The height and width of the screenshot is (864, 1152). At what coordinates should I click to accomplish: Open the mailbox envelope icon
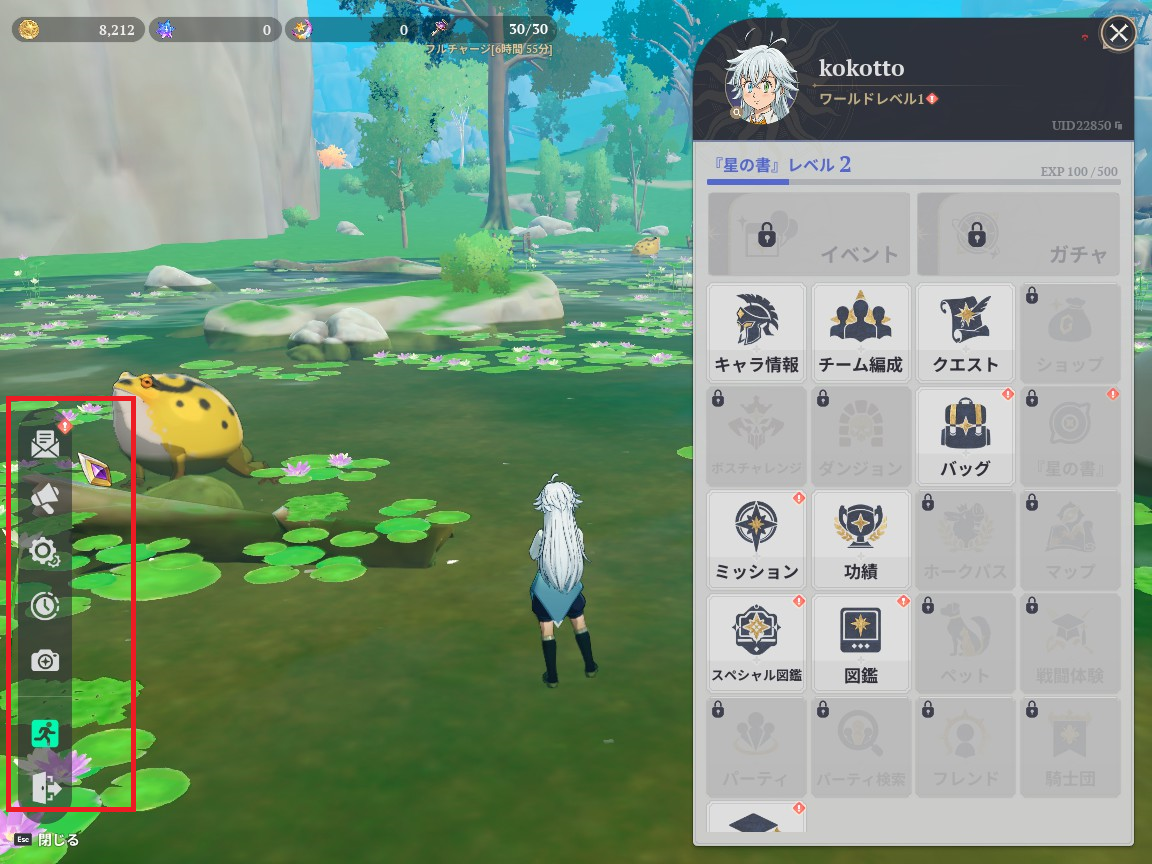pos(45,444)
